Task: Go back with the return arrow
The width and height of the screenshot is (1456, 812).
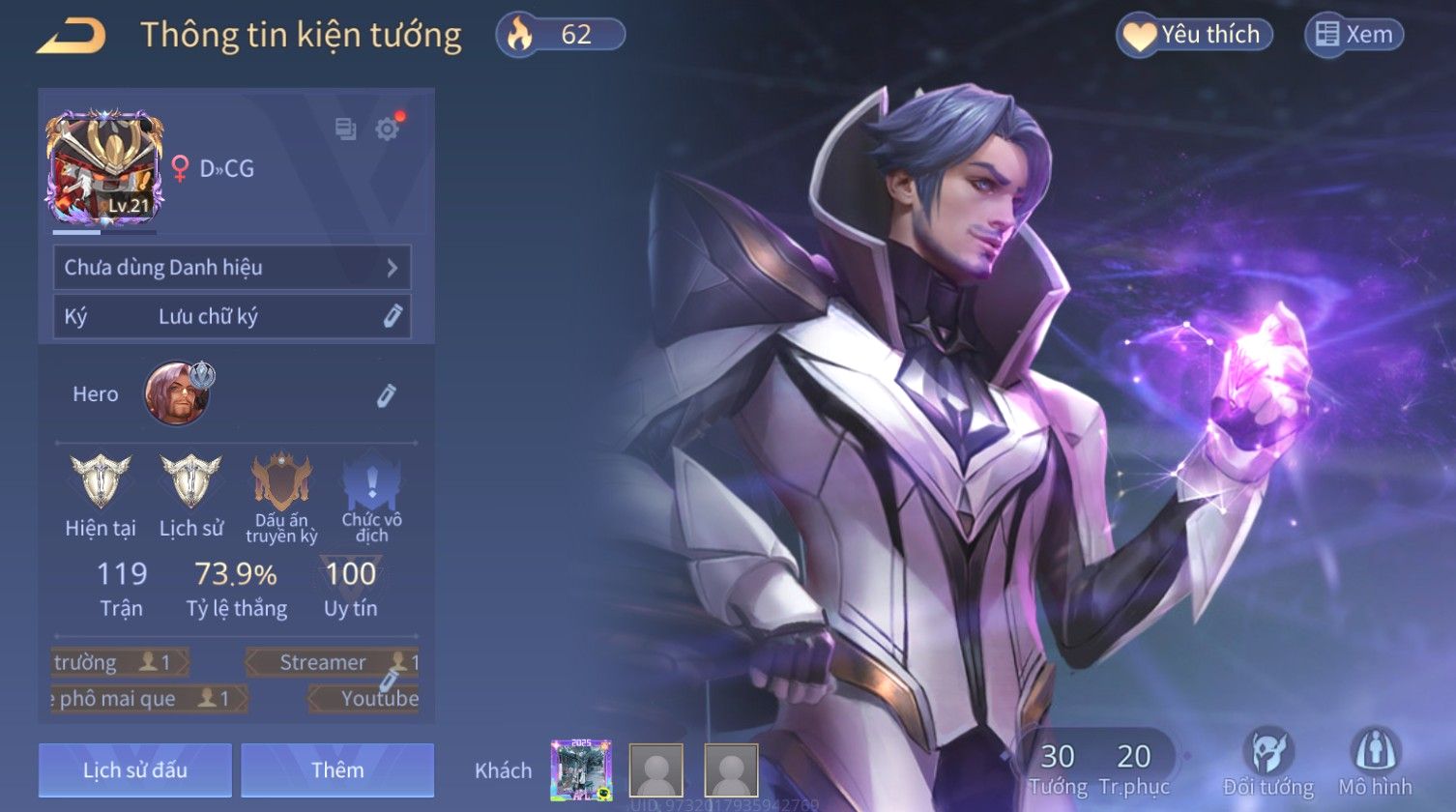Action: (72, 37)
